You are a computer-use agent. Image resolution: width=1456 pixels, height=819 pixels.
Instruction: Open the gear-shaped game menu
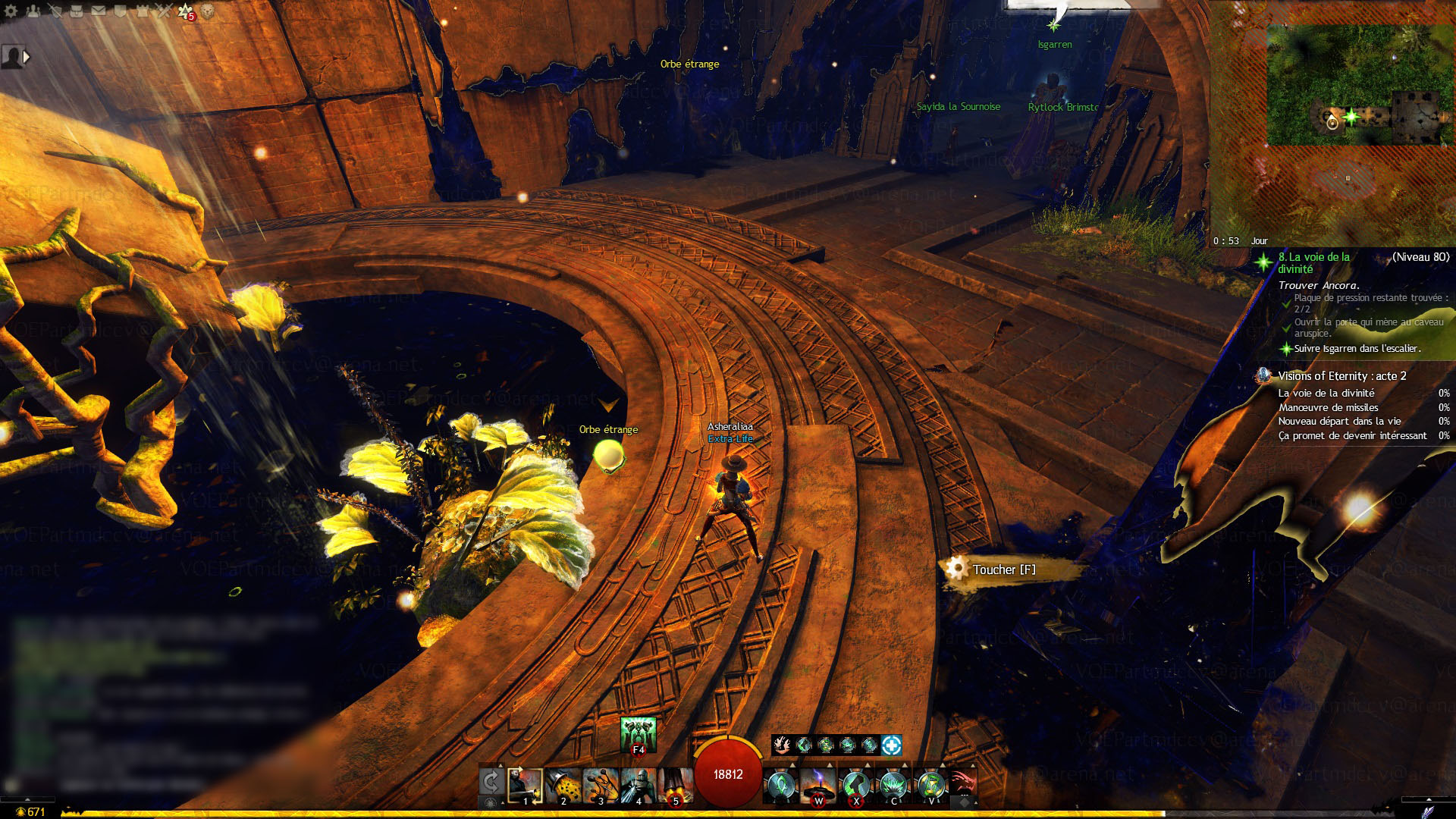[x=11, y=11]
